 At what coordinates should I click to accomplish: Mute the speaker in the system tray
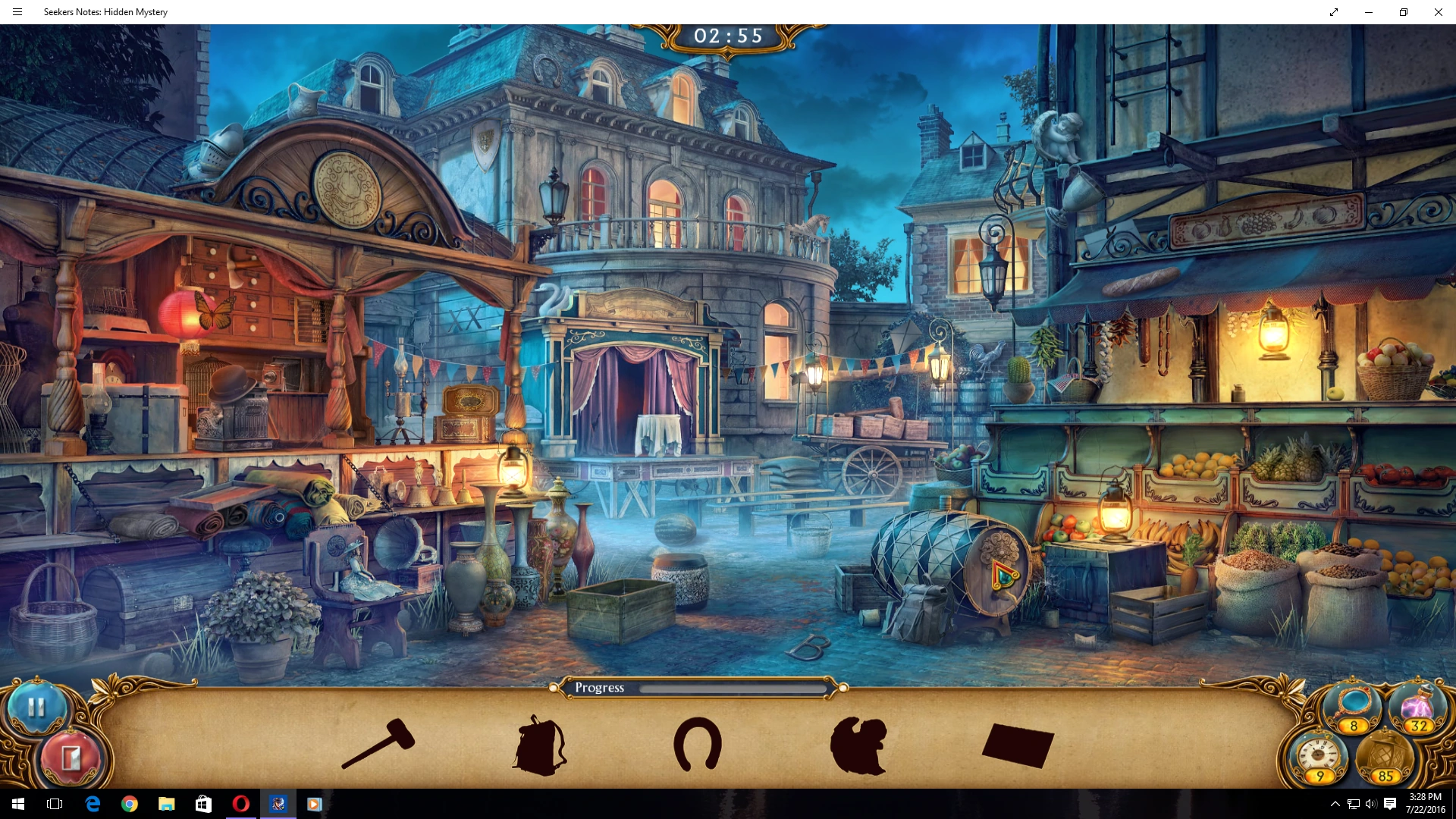(x=1370, y=804)
